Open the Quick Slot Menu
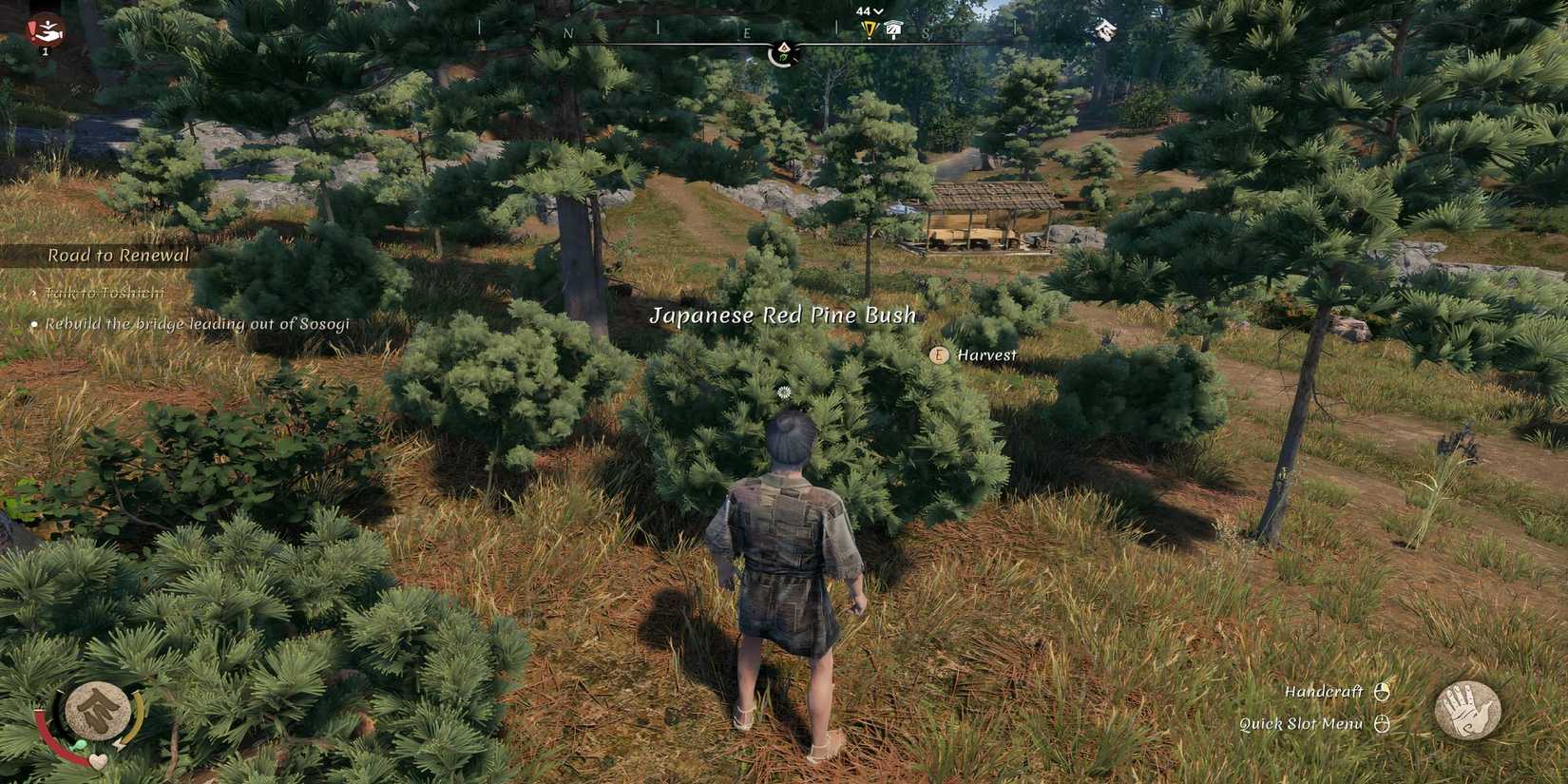Viewport: 1568px width, 784px height. [1301, 723]
